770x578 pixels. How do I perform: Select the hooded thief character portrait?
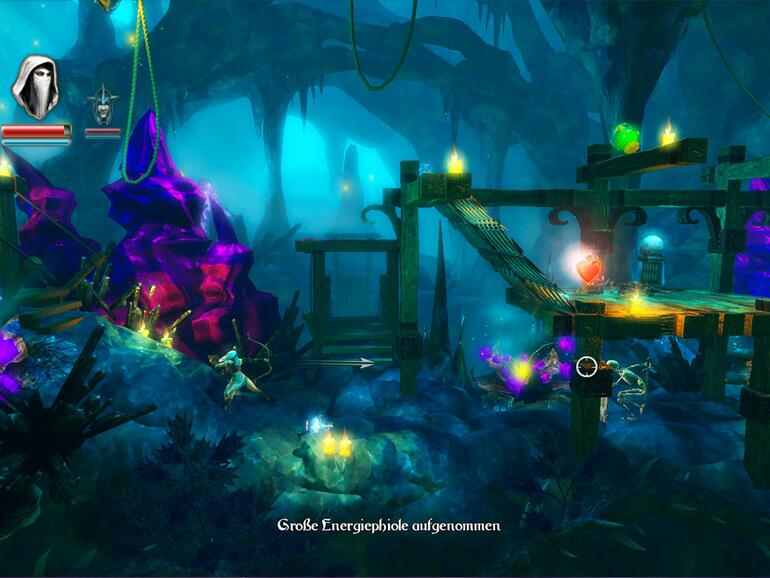click(35, 87)
